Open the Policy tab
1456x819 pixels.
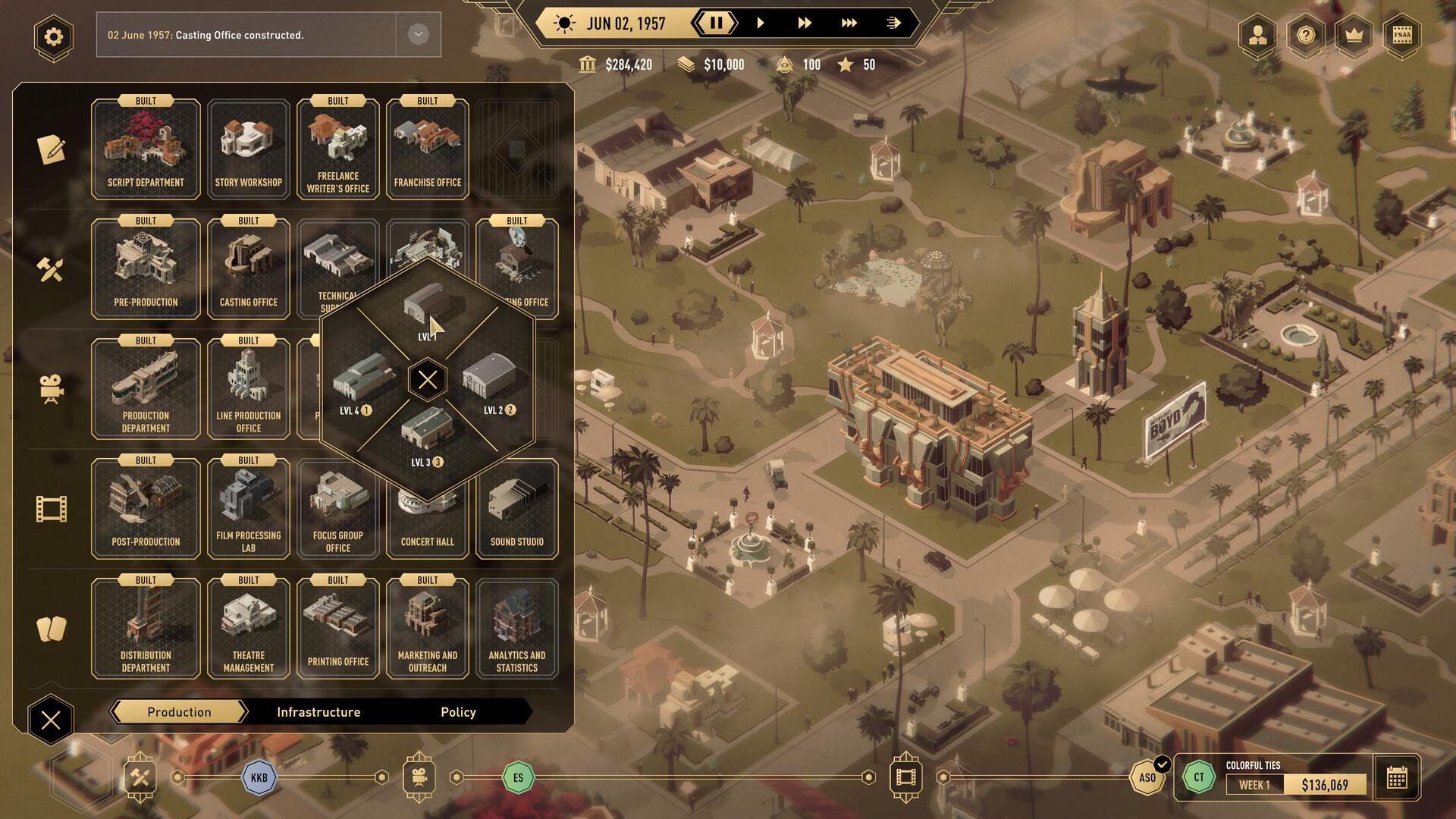point(458,711)
